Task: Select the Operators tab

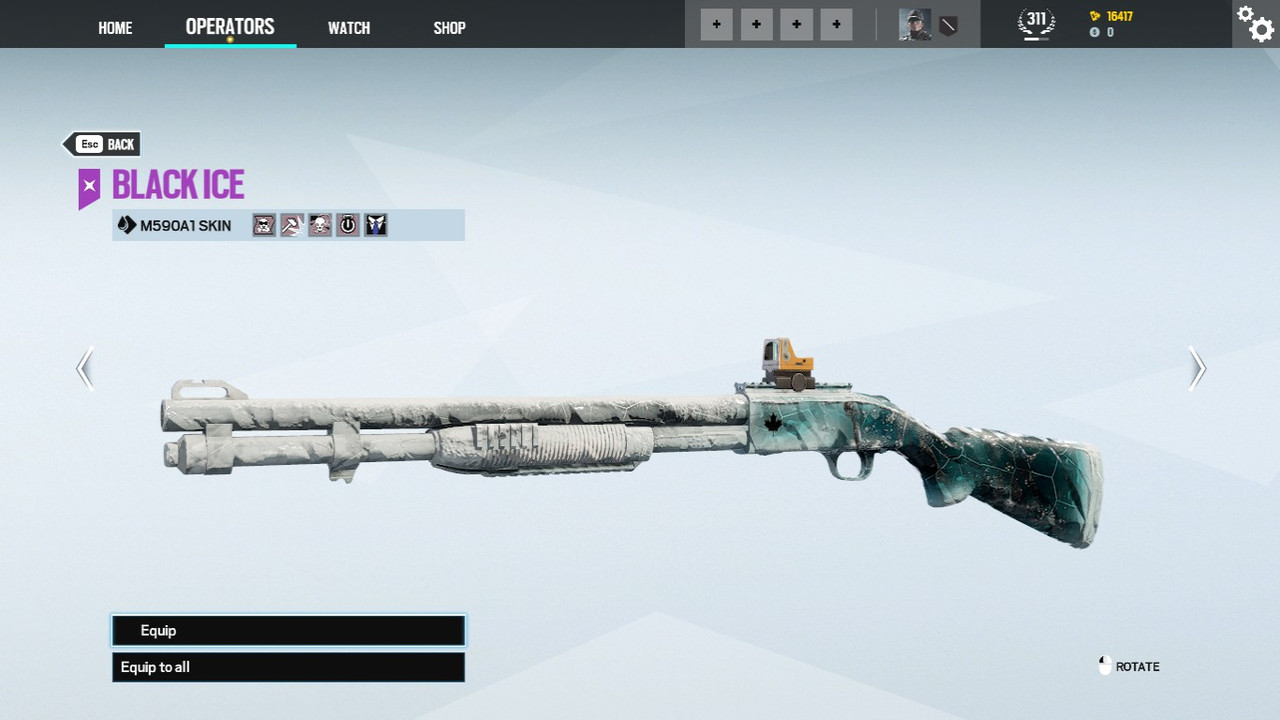Action: [230, 27]
